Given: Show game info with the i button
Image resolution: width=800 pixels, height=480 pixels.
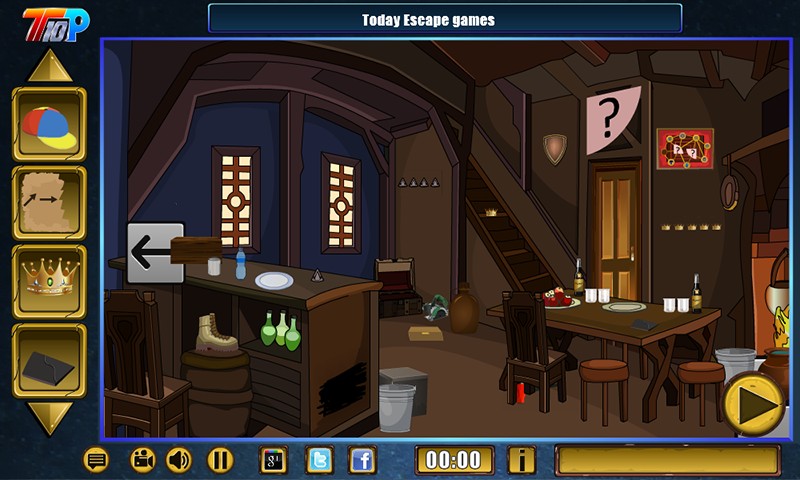Looking at the screenshot, I should tap(521, 460).
